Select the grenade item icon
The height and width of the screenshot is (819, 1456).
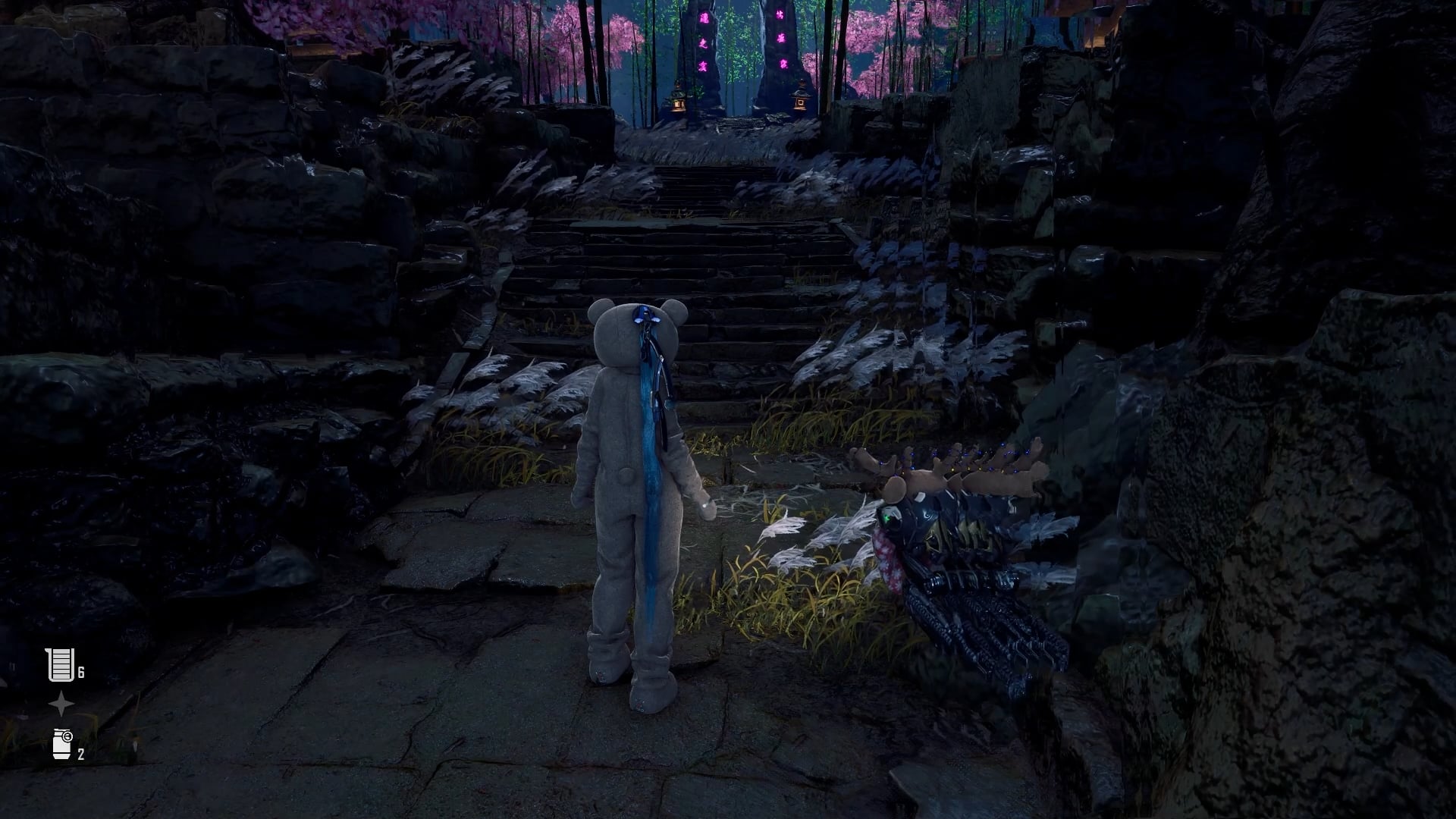pyautogui.click(x=61, y=744)
